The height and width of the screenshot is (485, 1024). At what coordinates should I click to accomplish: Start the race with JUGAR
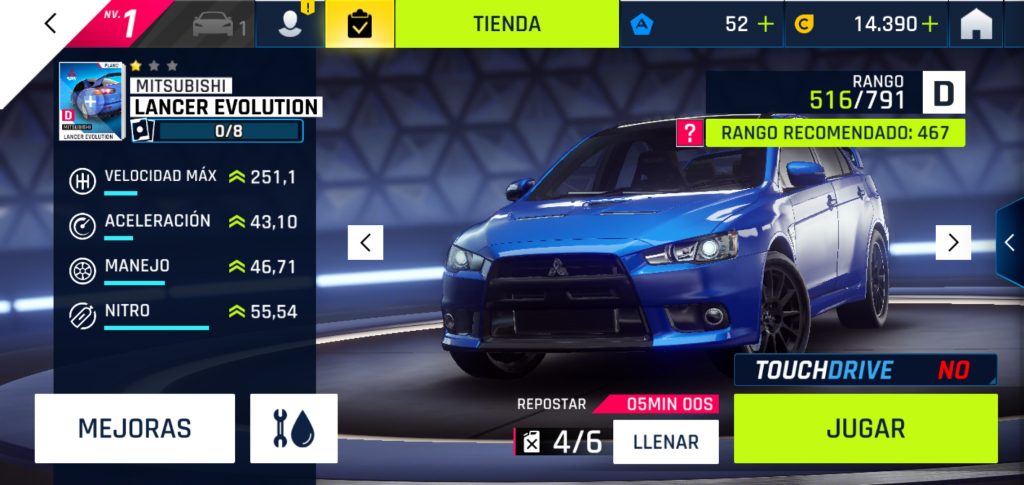pos(865,428)
